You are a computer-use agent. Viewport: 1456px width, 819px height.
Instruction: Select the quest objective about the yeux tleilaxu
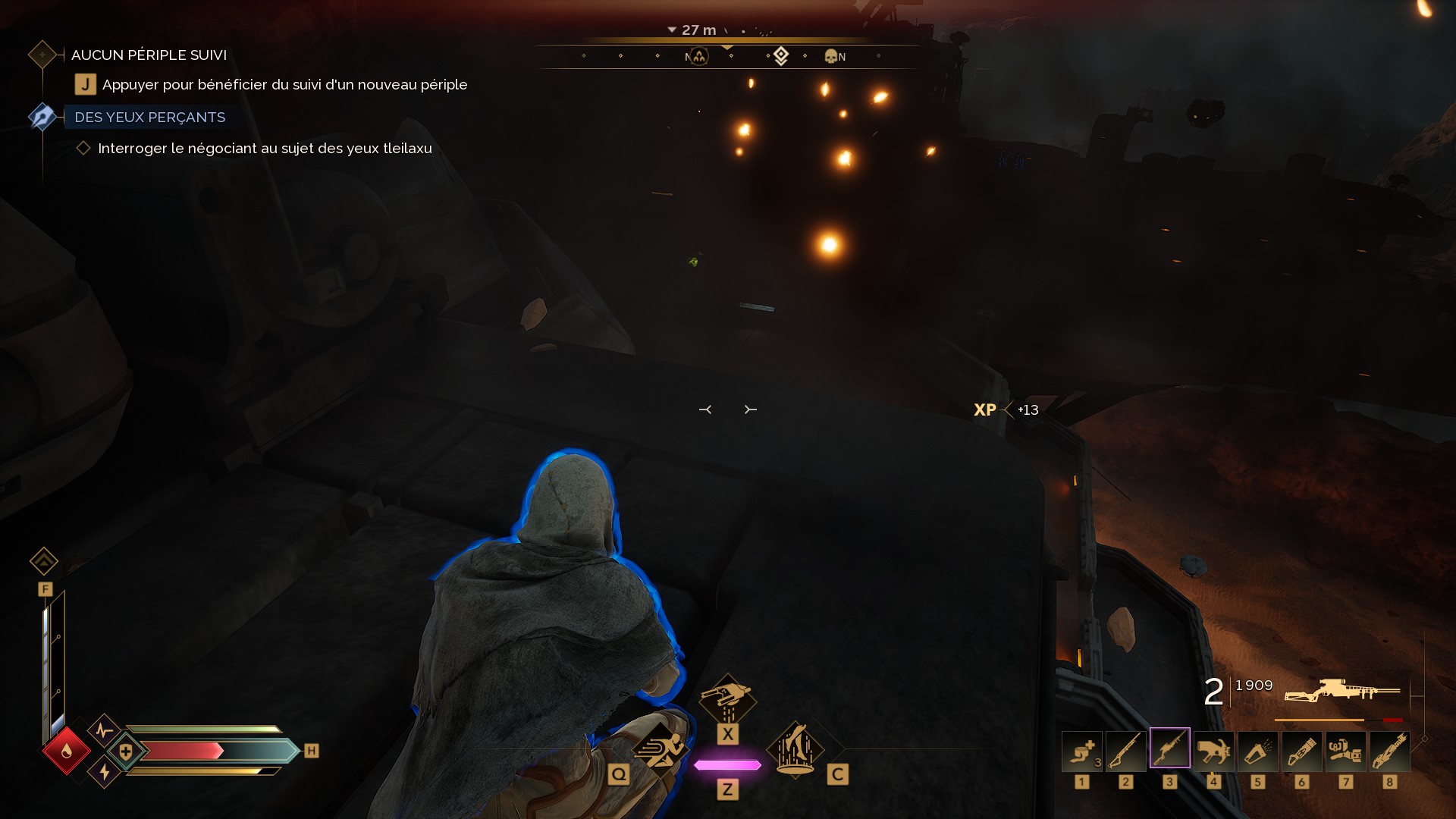(265, 149)
